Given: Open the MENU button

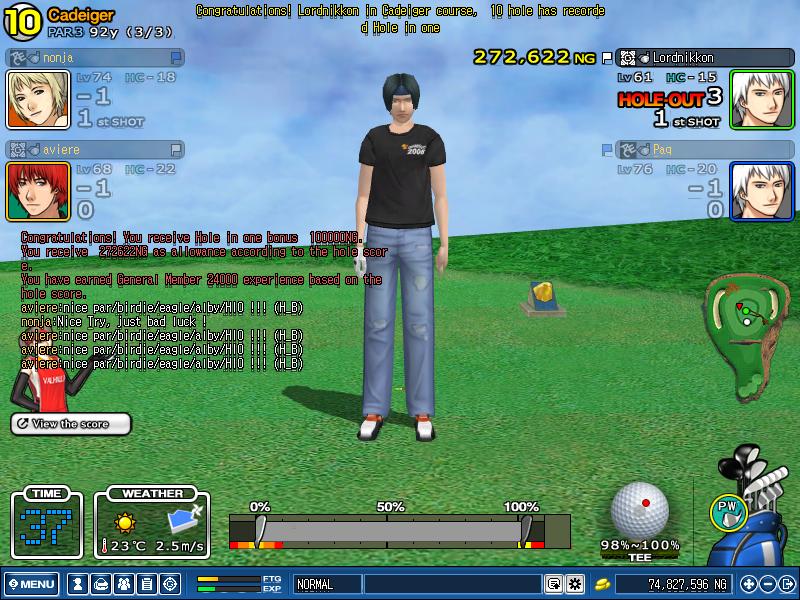Looking at the screenshot, I should click(x=31, y=584).
